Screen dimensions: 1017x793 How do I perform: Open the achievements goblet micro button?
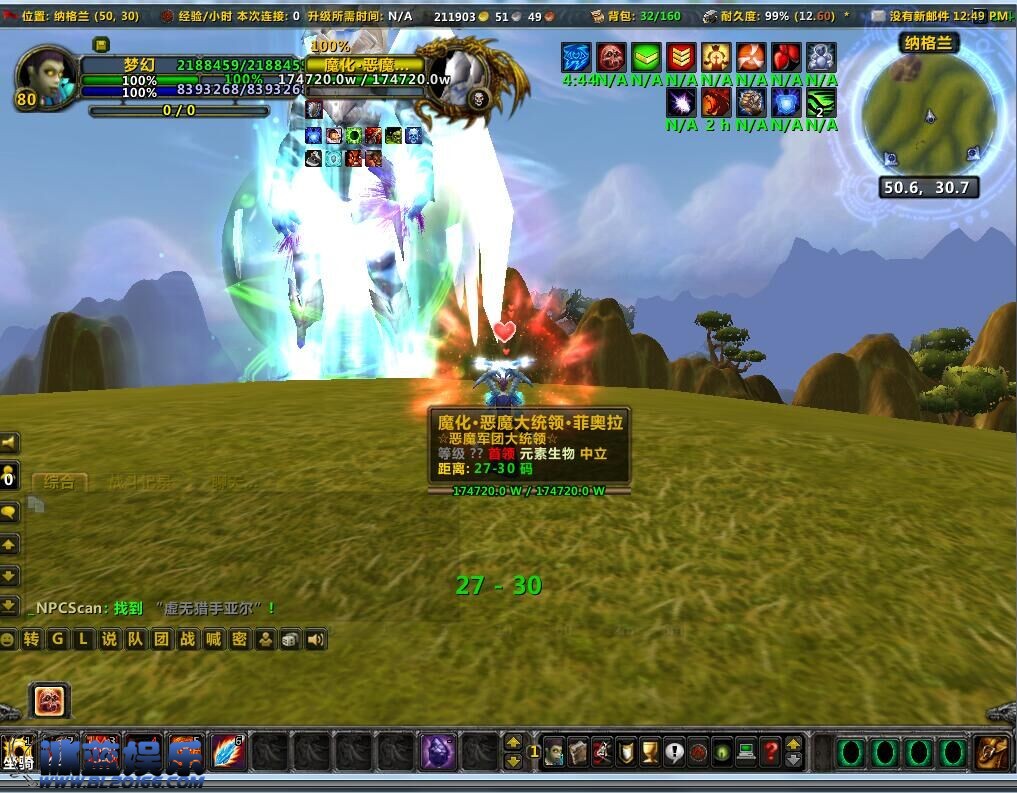pos(650,752)
